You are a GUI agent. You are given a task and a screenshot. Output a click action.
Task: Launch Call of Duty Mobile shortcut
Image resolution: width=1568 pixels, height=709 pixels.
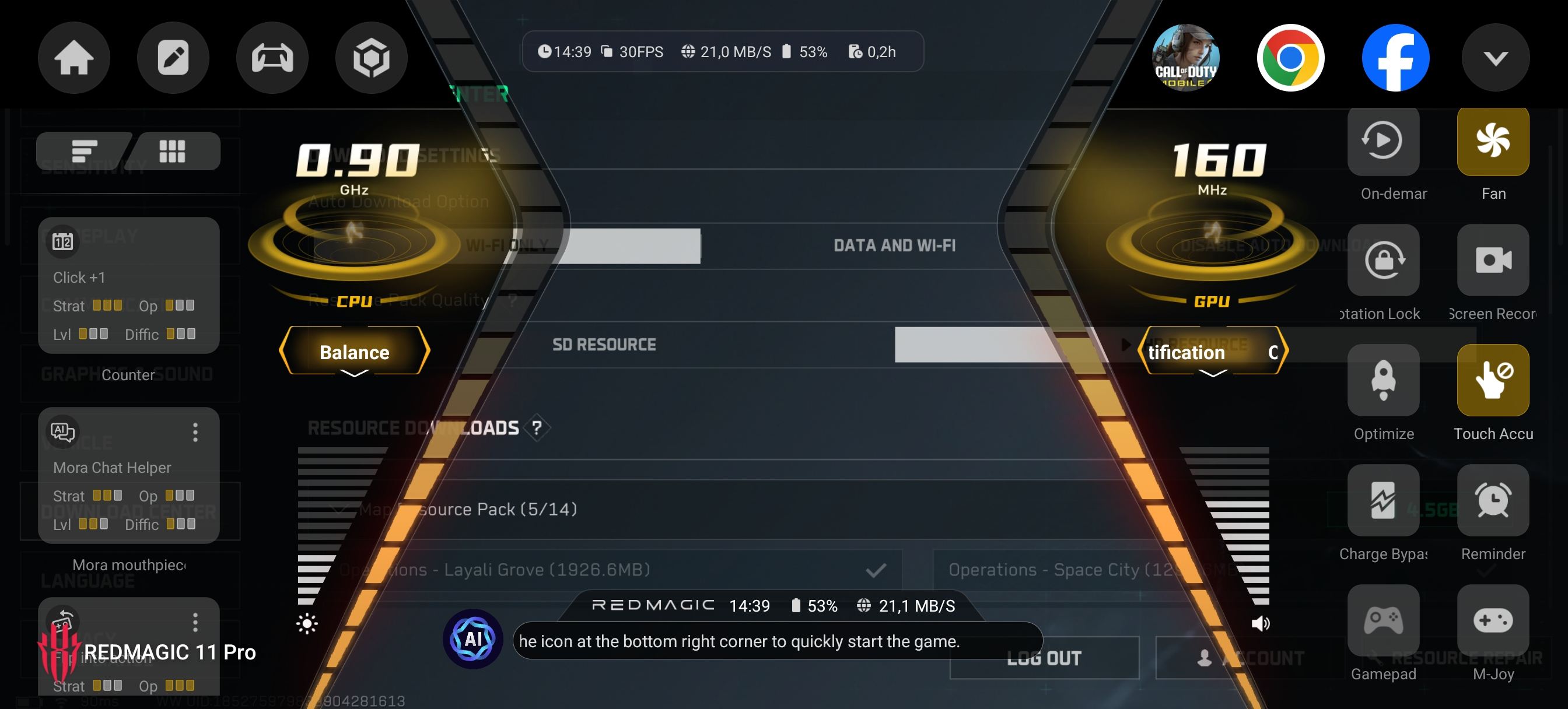tap(1185, 58)
